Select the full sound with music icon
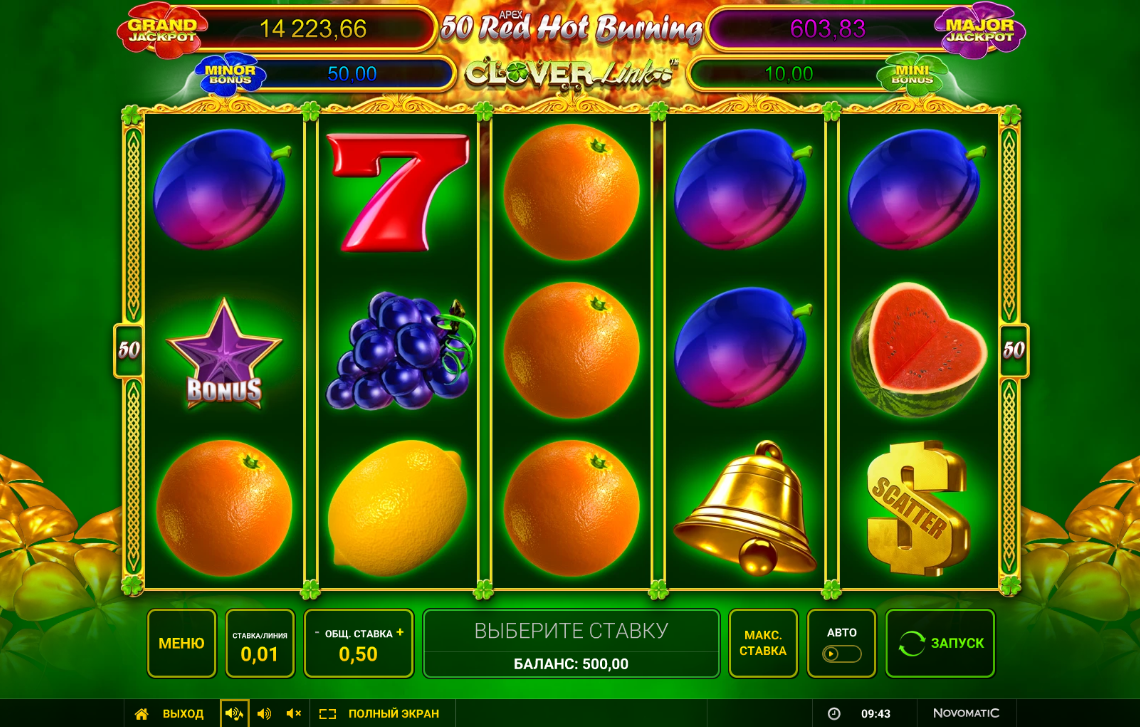Image resolution: width=1140 pixels, height=727 pixels. coord(234,714)
